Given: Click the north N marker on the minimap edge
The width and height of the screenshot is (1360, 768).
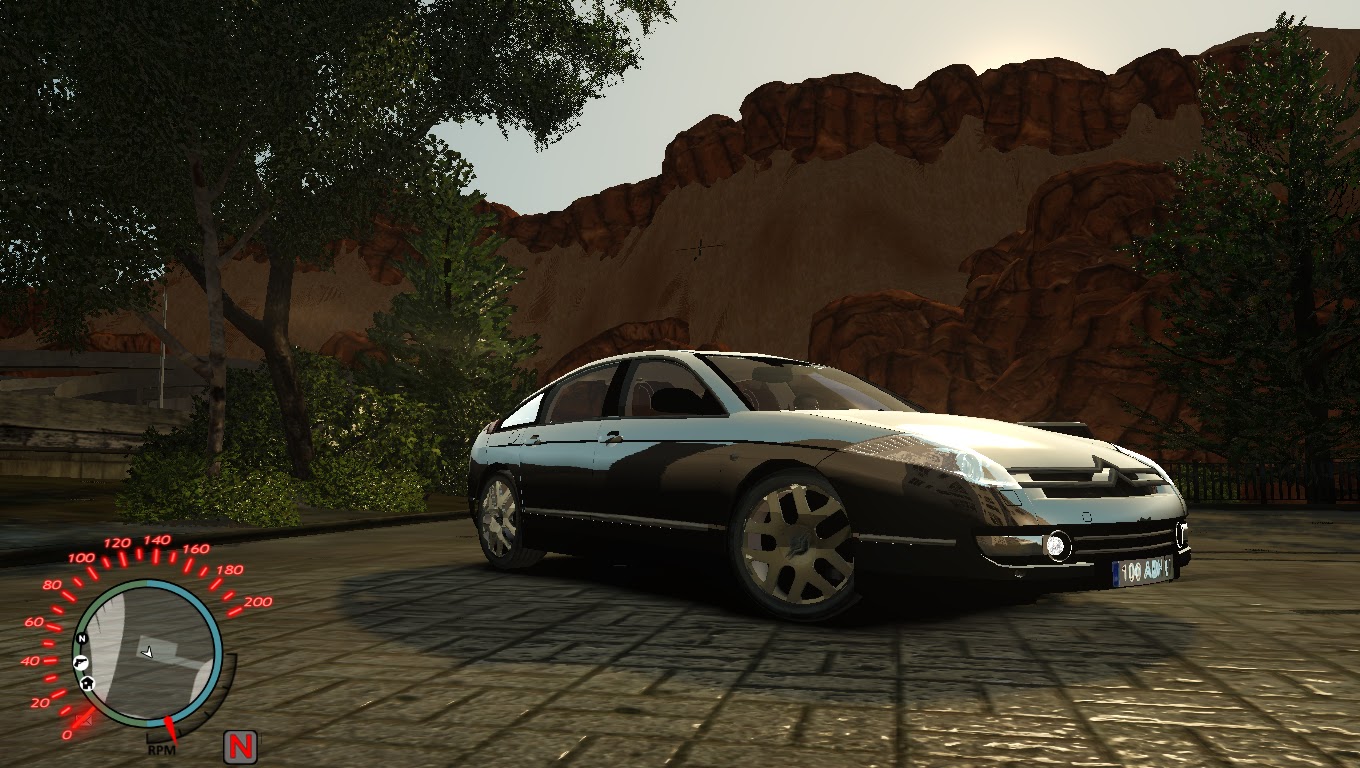Looking at the screenshot, I should pyautogui.click(x=83, y=639).
